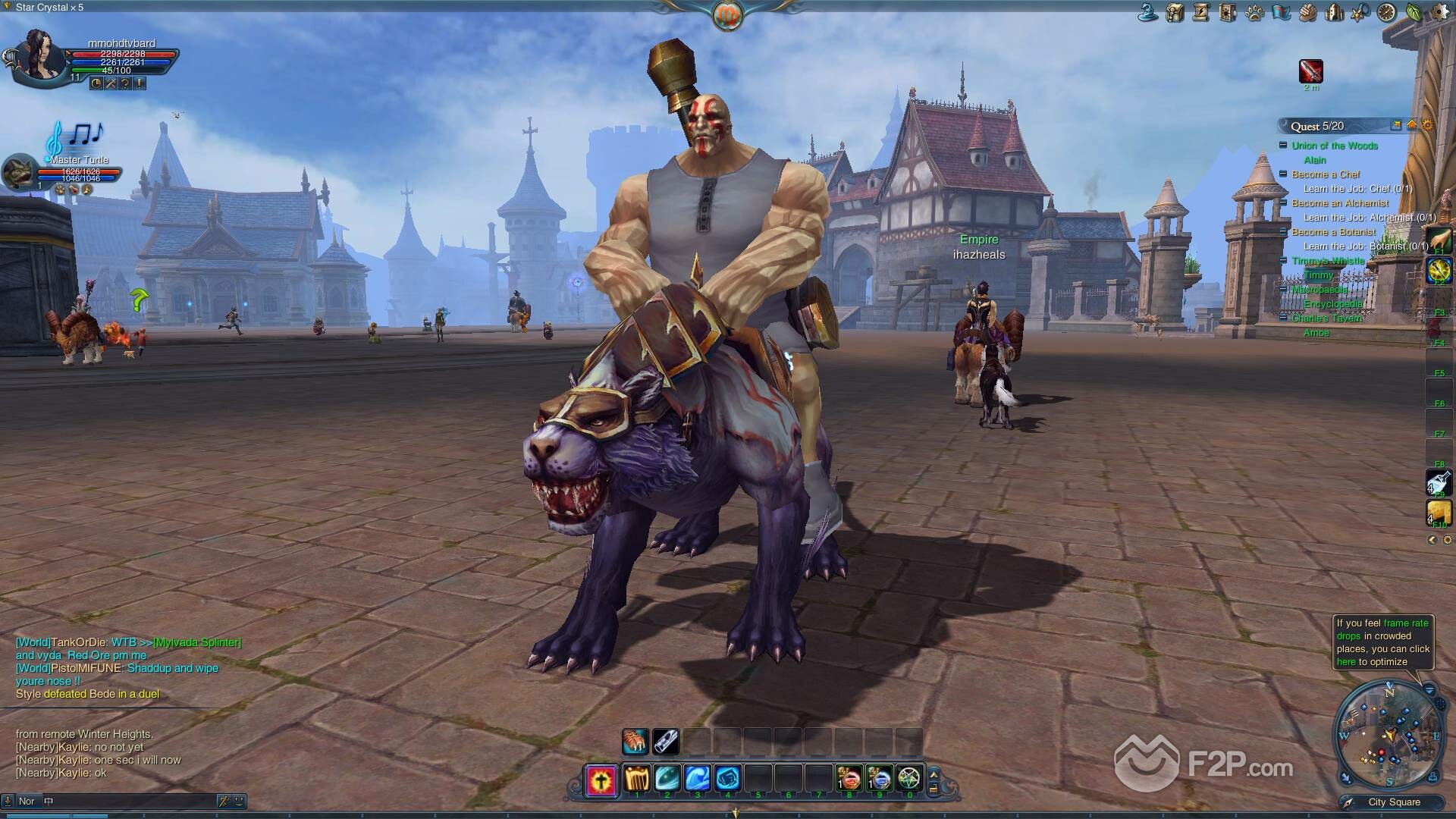
Task: Open the wizard hat menu icon
Action: click(1148, 12)
